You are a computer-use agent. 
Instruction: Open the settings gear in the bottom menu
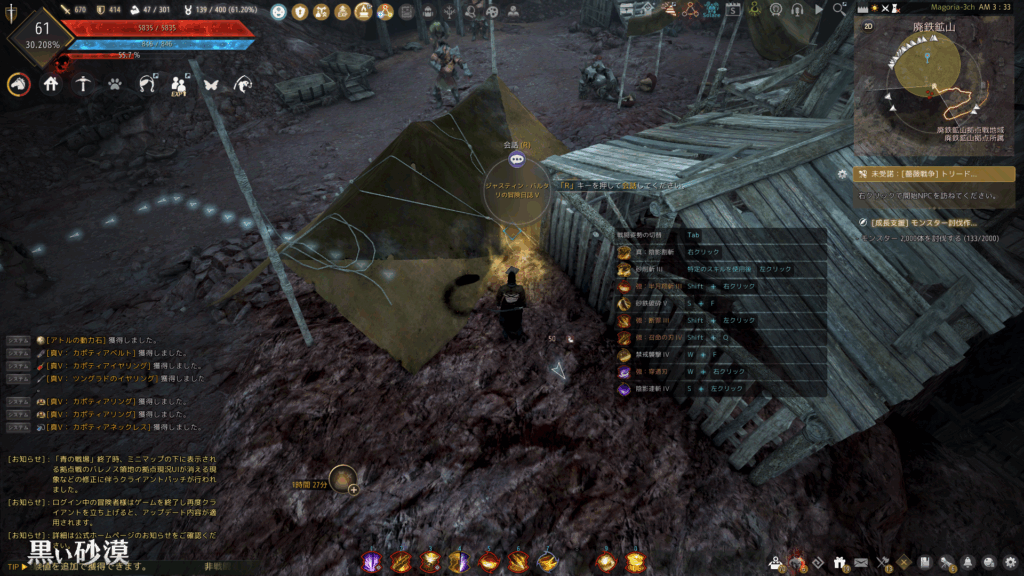[x=1010, y=562]
